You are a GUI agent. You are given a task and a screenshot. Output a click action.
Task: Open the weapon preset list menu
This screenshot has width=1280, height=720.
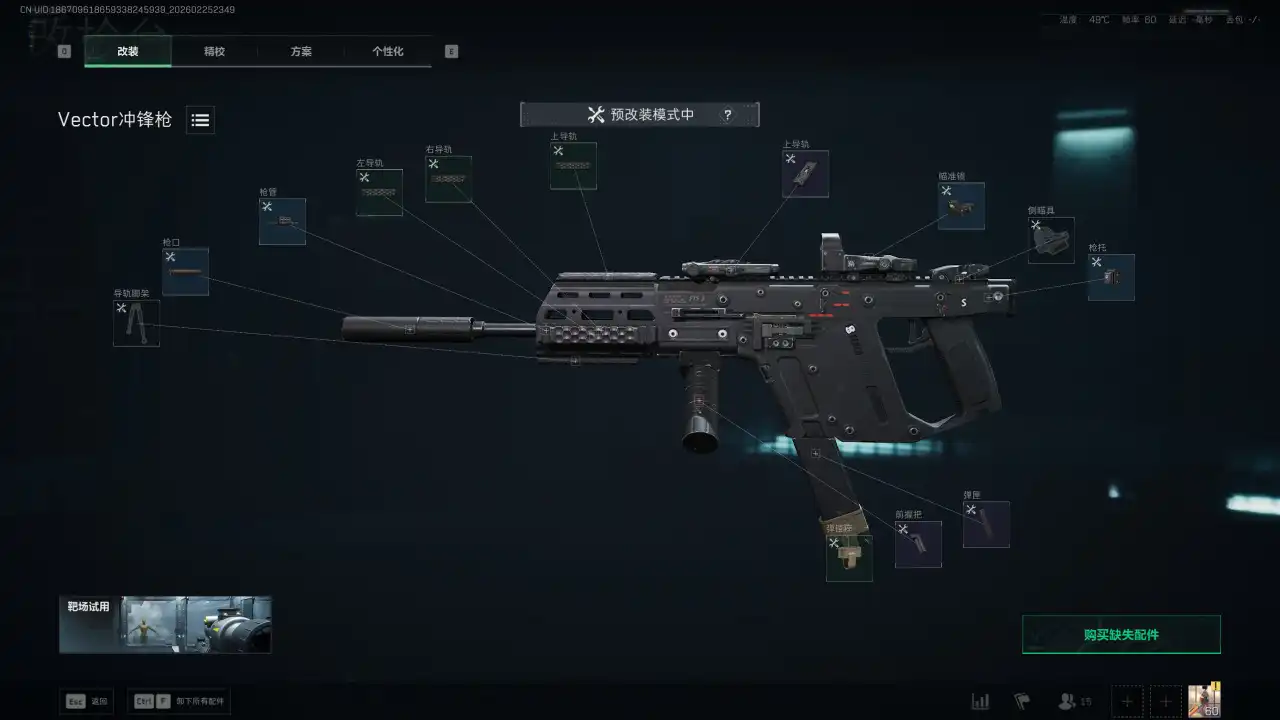tap(199, 120)
